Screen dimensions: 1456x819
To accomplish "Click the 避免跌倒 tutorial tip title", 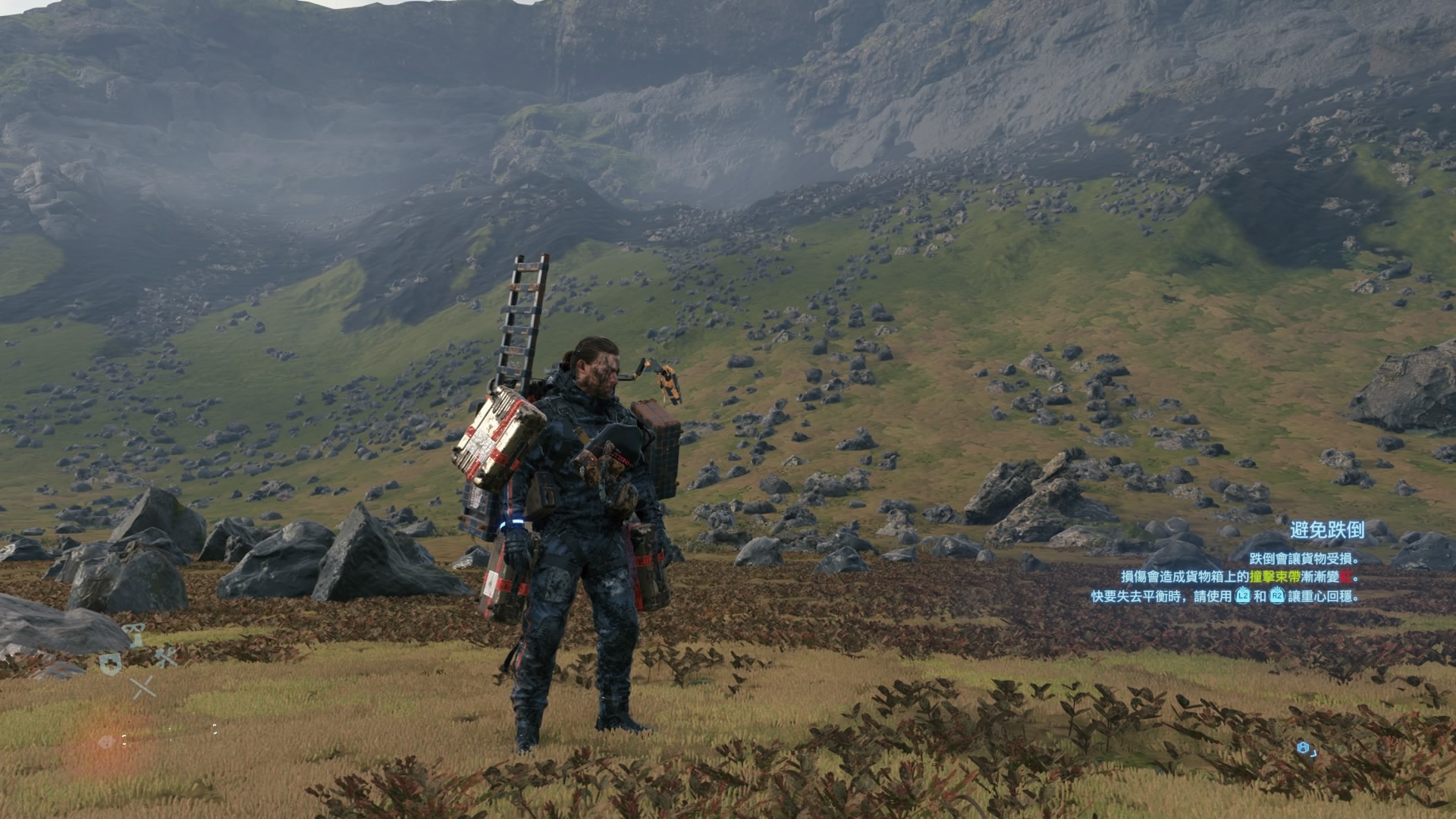I will pos(1327,530).
